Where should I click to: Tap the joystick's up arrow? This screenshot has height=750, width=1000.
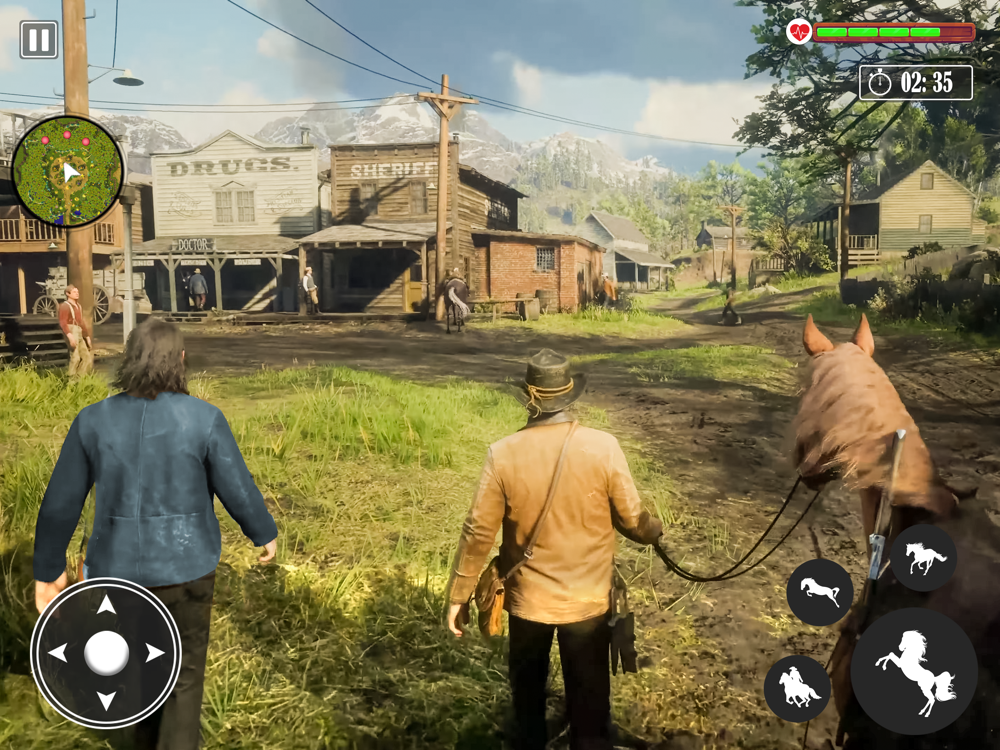coord(106,606)
